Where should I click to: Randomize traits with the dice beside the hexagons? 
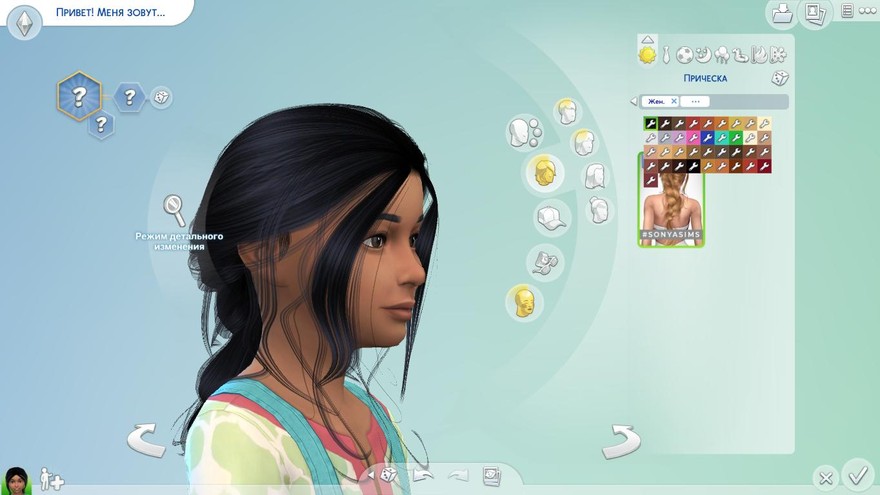point(160,97)
